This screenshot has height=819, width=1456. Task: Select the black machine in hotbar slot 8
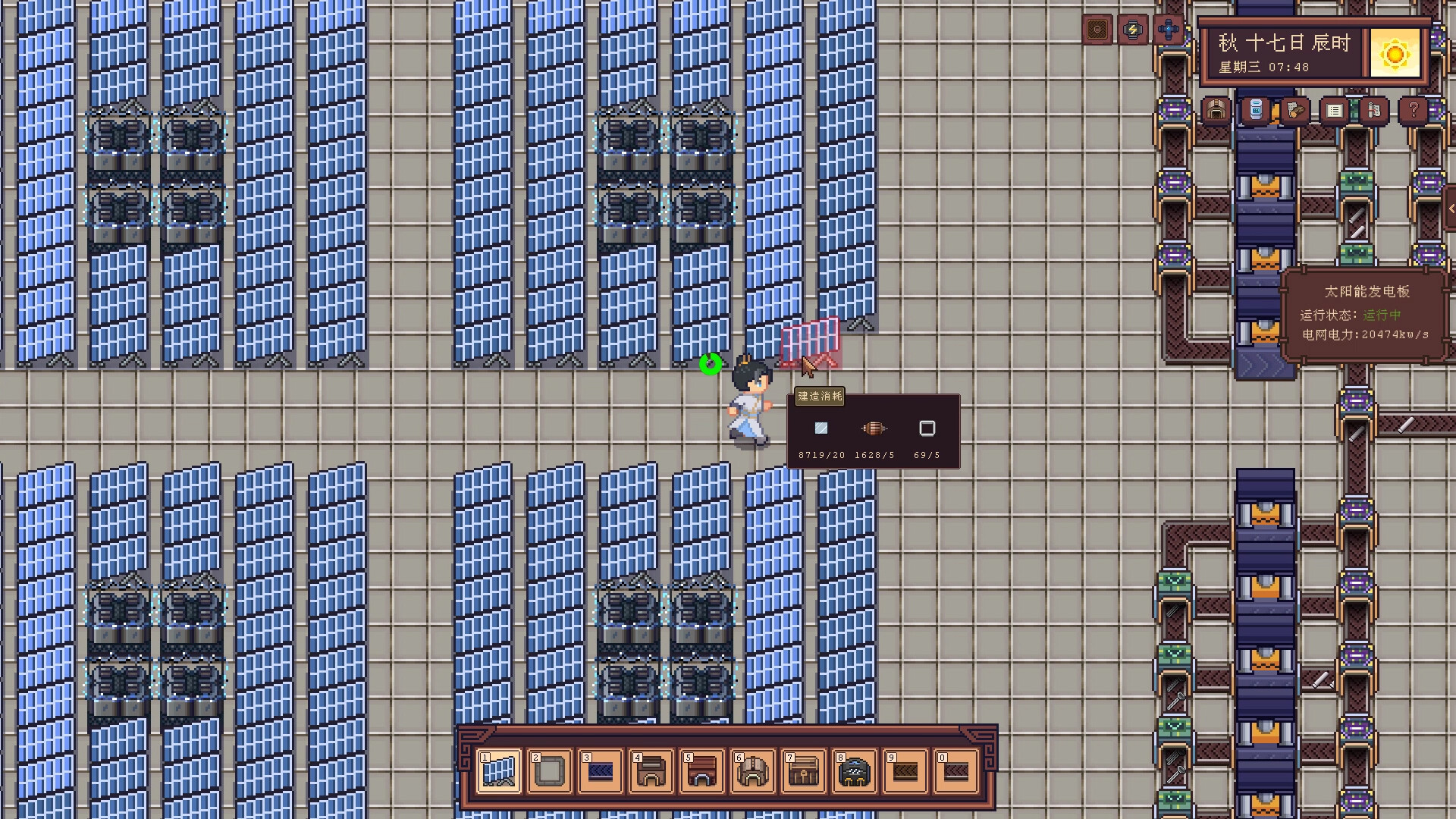854,770
